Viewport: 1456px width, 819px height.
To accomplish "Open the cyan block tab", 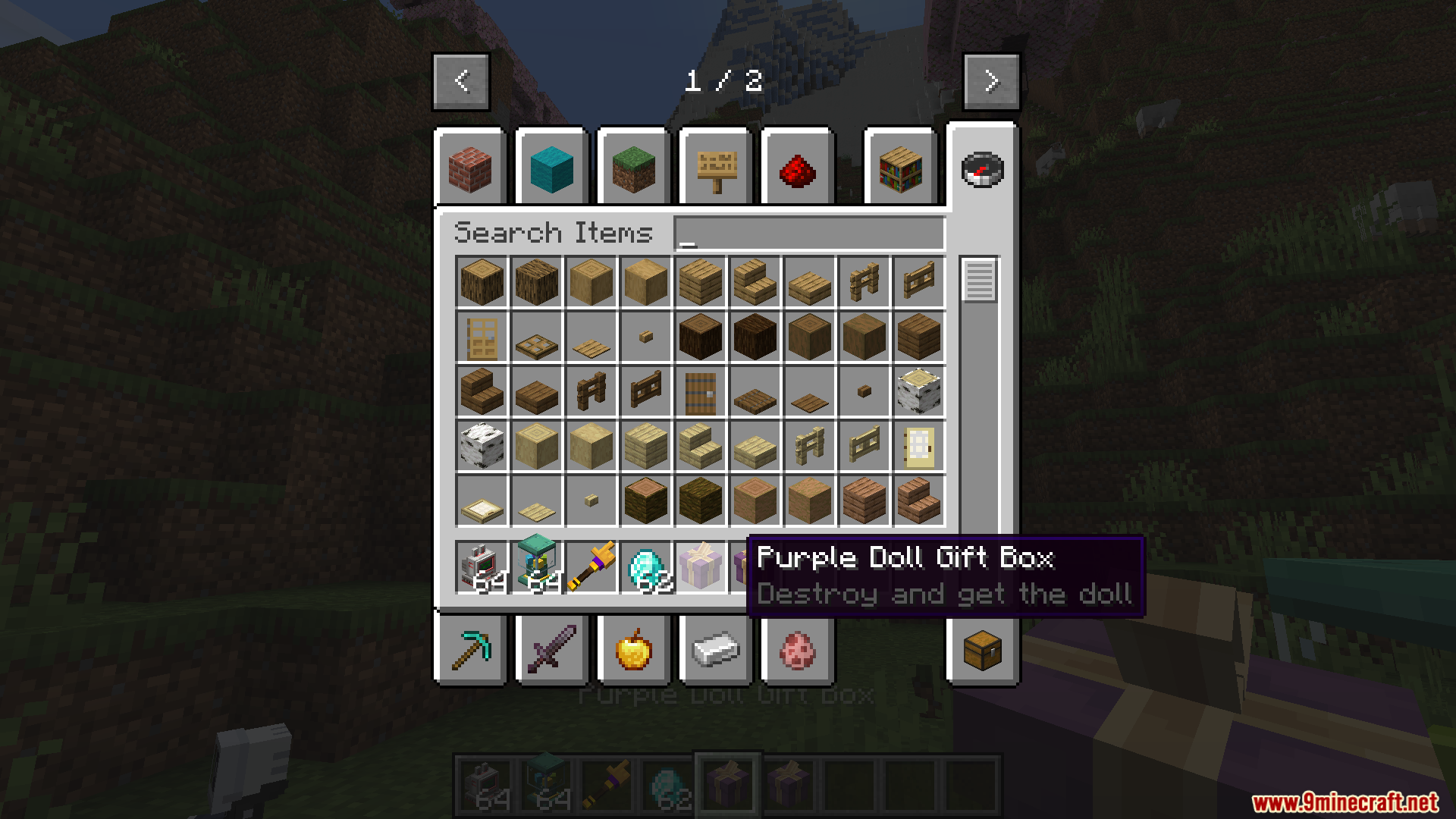I will pos(552,168).
